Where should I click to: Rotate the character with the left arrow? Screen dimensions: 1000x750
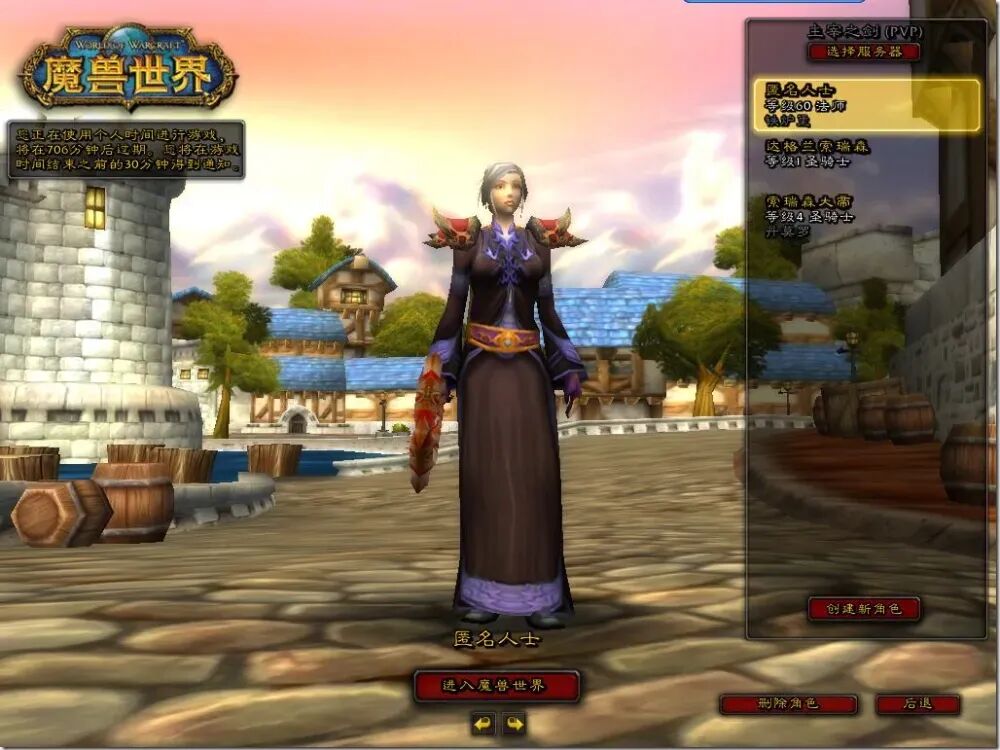tap(483, 723)
